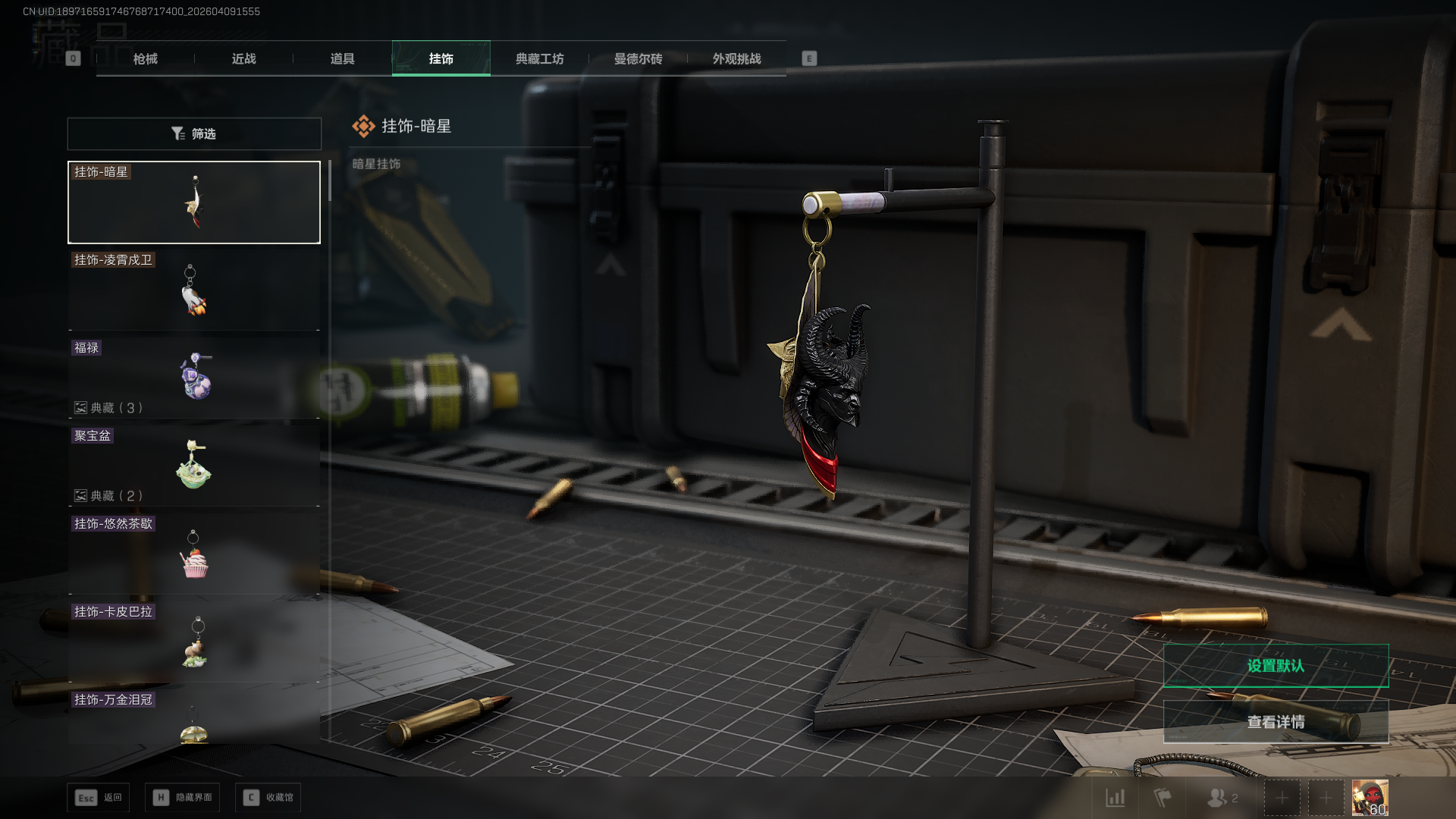Choose the 挂饰 tab

(441, 58)
